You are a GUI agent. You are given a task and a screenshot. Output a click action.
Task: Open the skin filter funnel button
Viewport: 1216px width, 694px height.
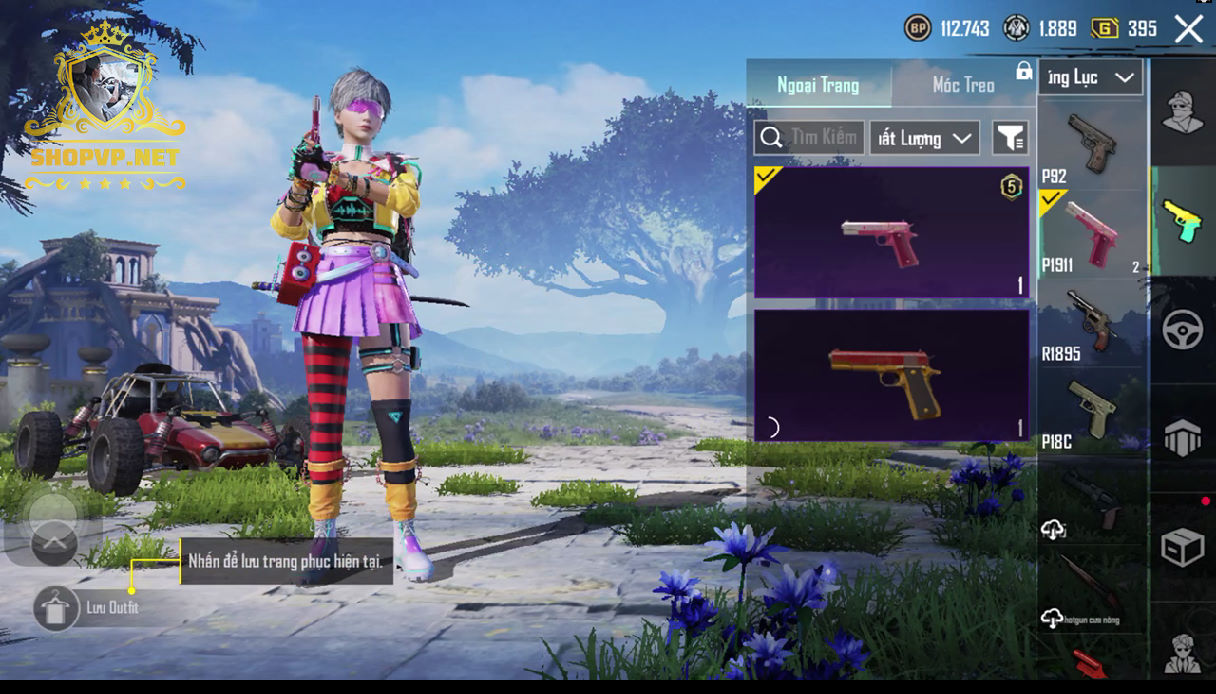1010,138
